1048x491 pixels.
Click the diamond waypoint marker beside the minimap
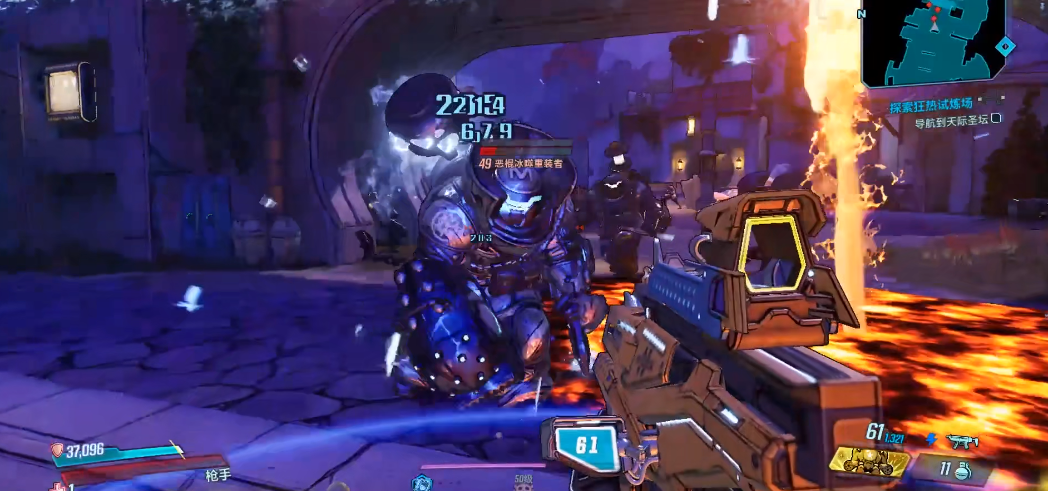click(x=1005, y=46)
